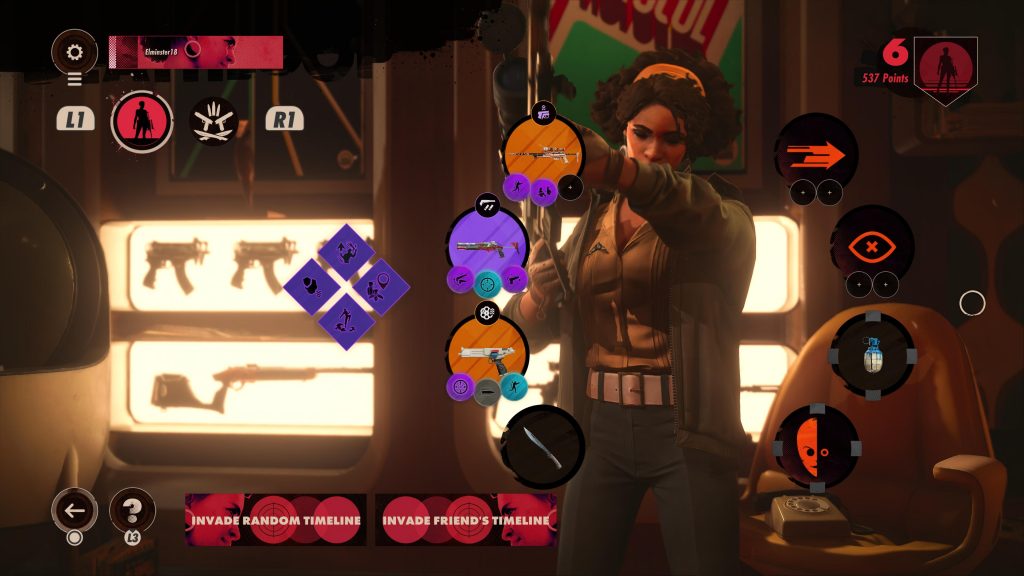1024x576 pixels.
Task: Select the bottom purple diamond trinket
Action: point(346,321)
